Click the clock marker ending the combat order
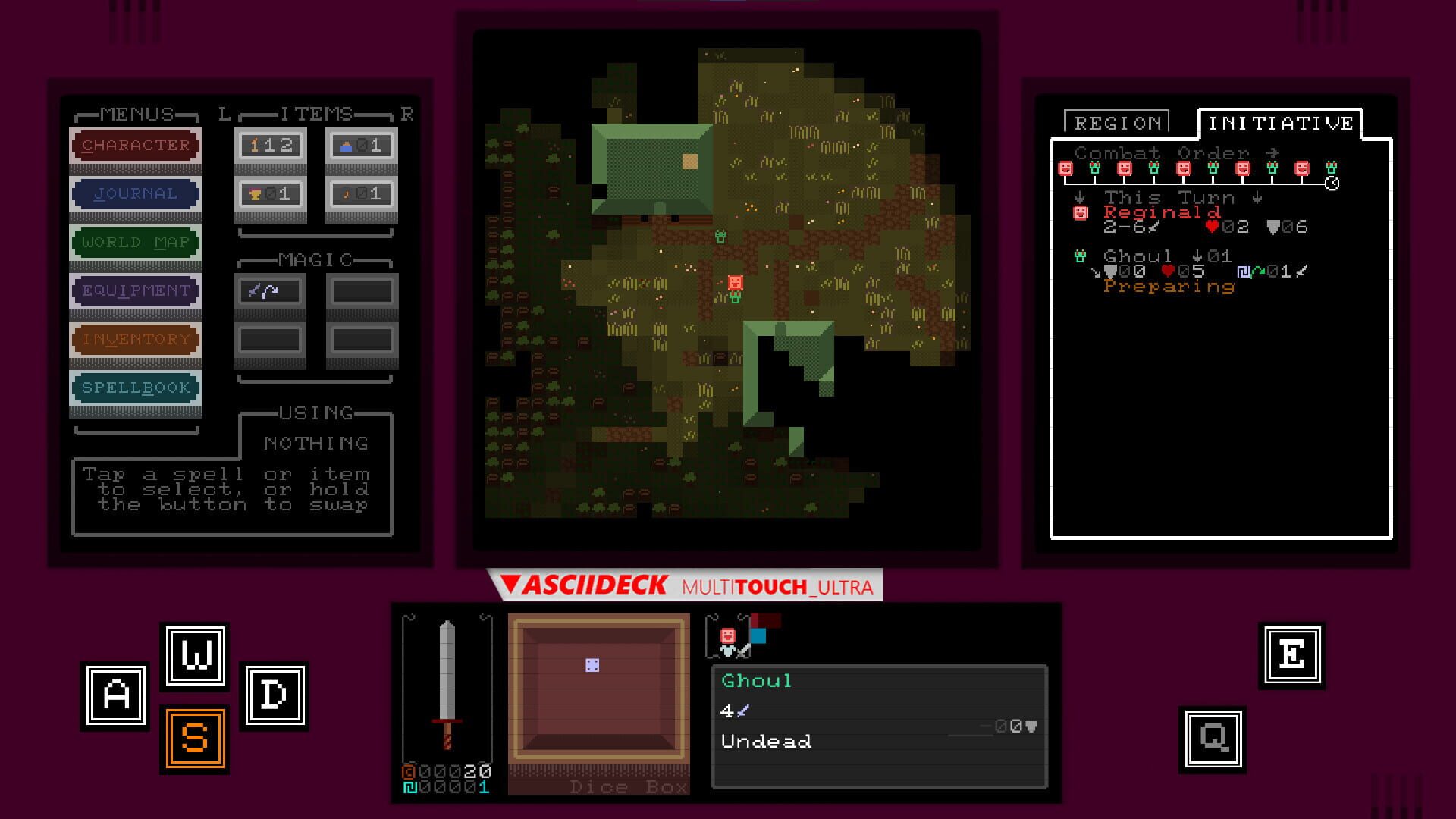Screen dimensions: 1456x819 tap(1332, 180)
